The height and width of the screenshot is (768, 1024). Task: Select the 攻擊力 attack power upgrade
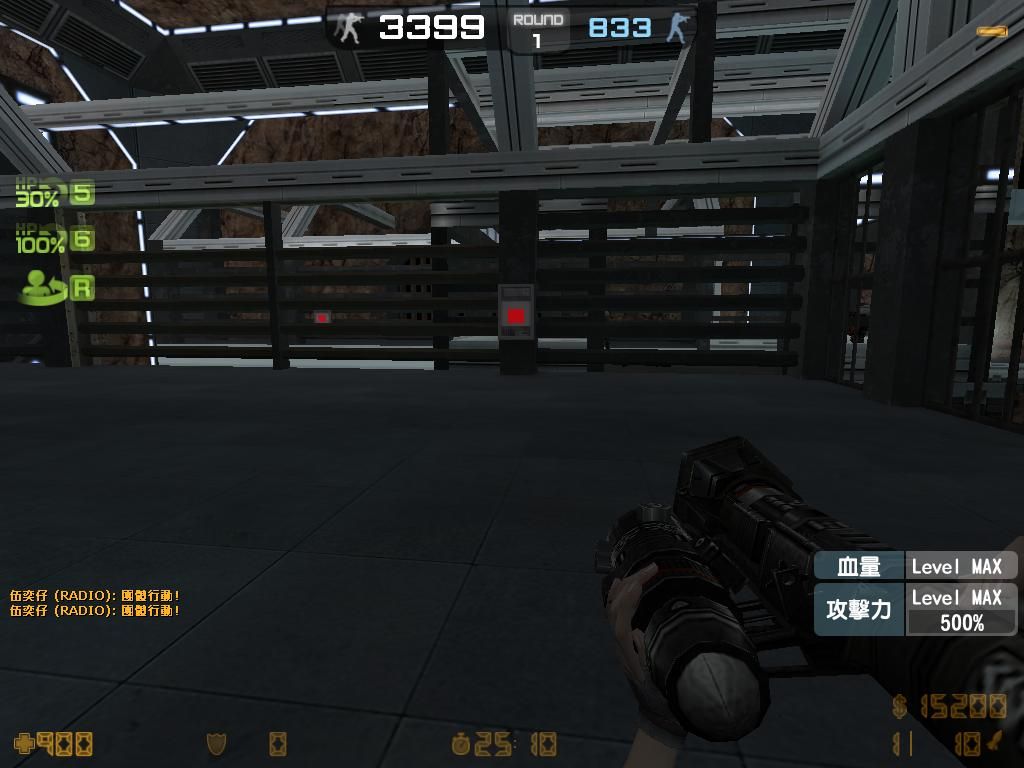click(x=859, y=609)
